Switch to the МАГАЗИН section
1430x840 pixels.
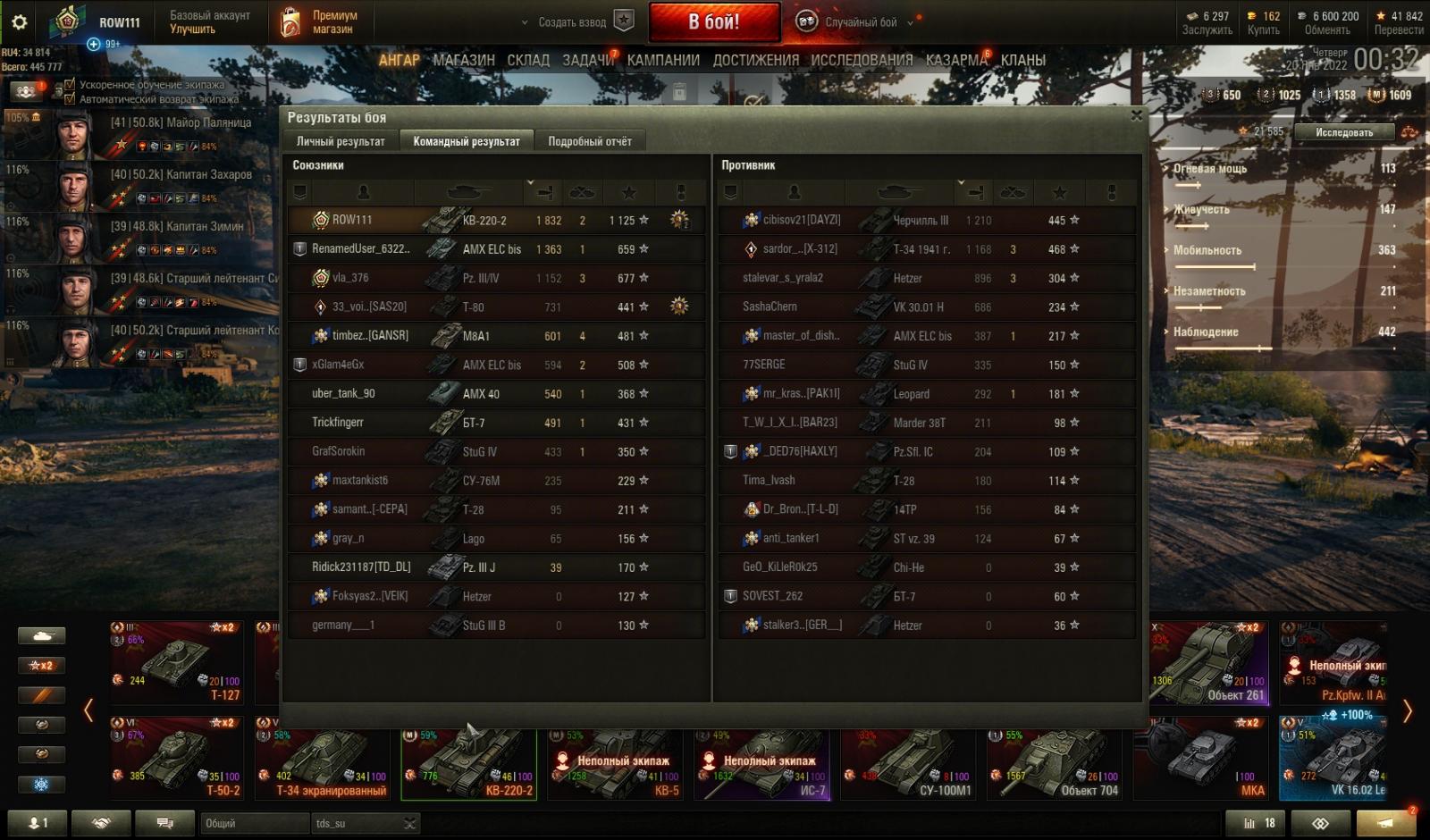click(463, 60)
